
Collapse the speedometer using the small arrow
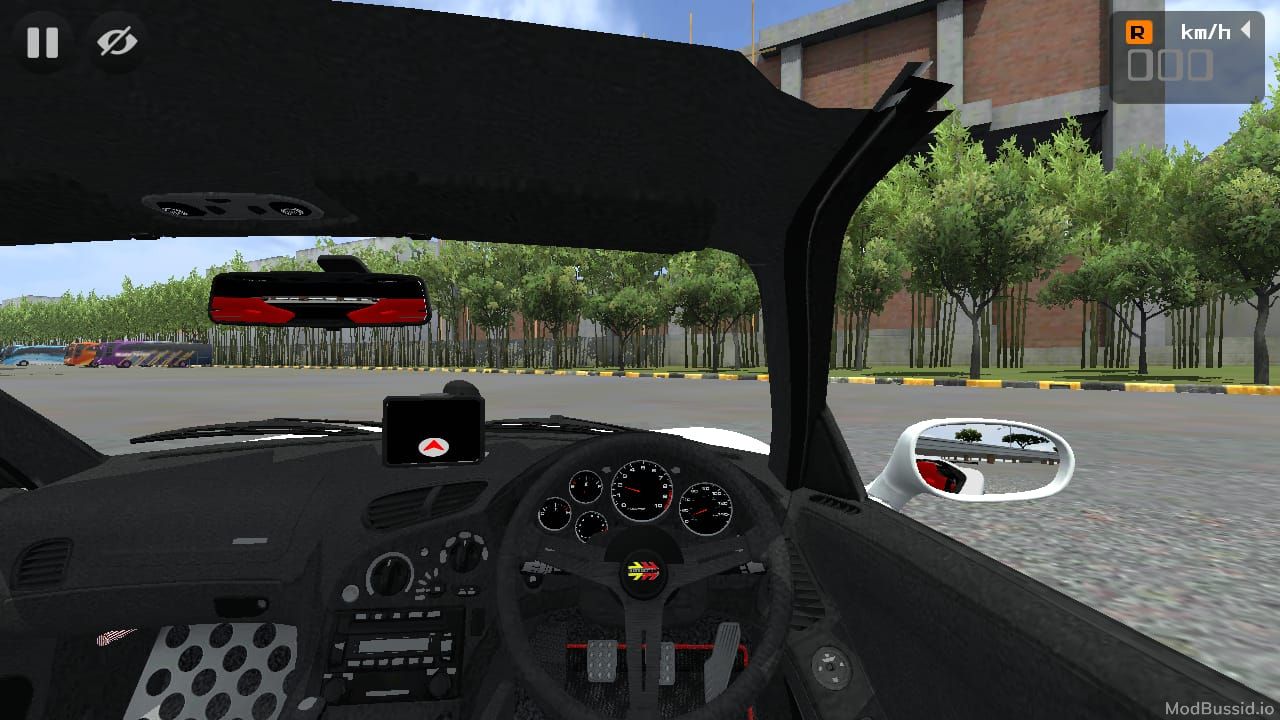pyautogui.click(x=1244, y=31)
